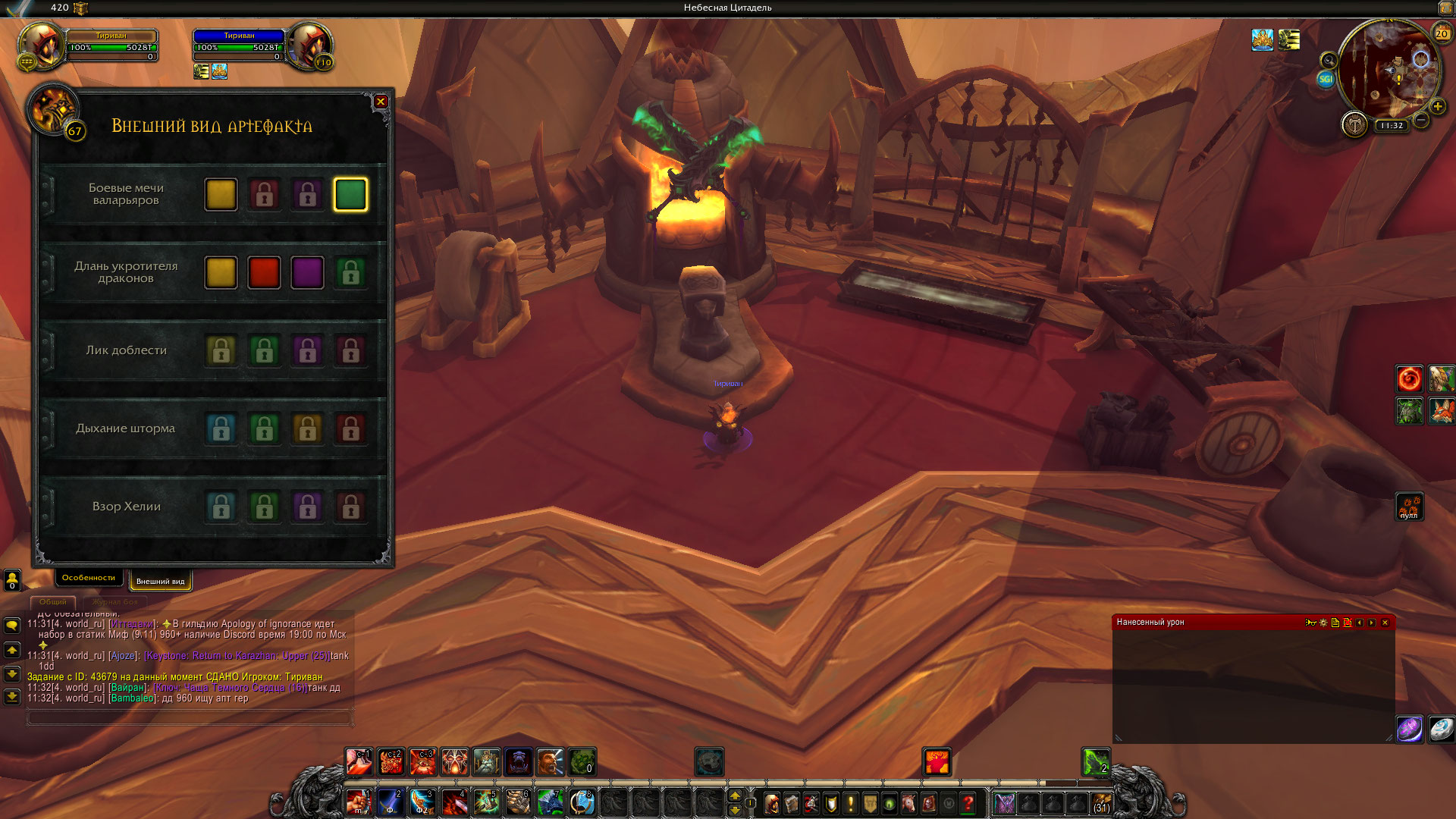
Task: Close the artifact appearance window
Action: tap(381, 102)
